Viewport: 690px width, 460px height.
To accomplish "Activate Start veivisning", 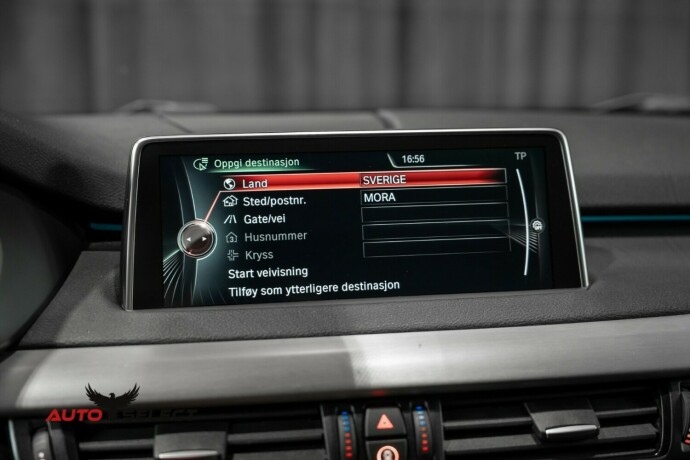I will (x=268, y=271).
